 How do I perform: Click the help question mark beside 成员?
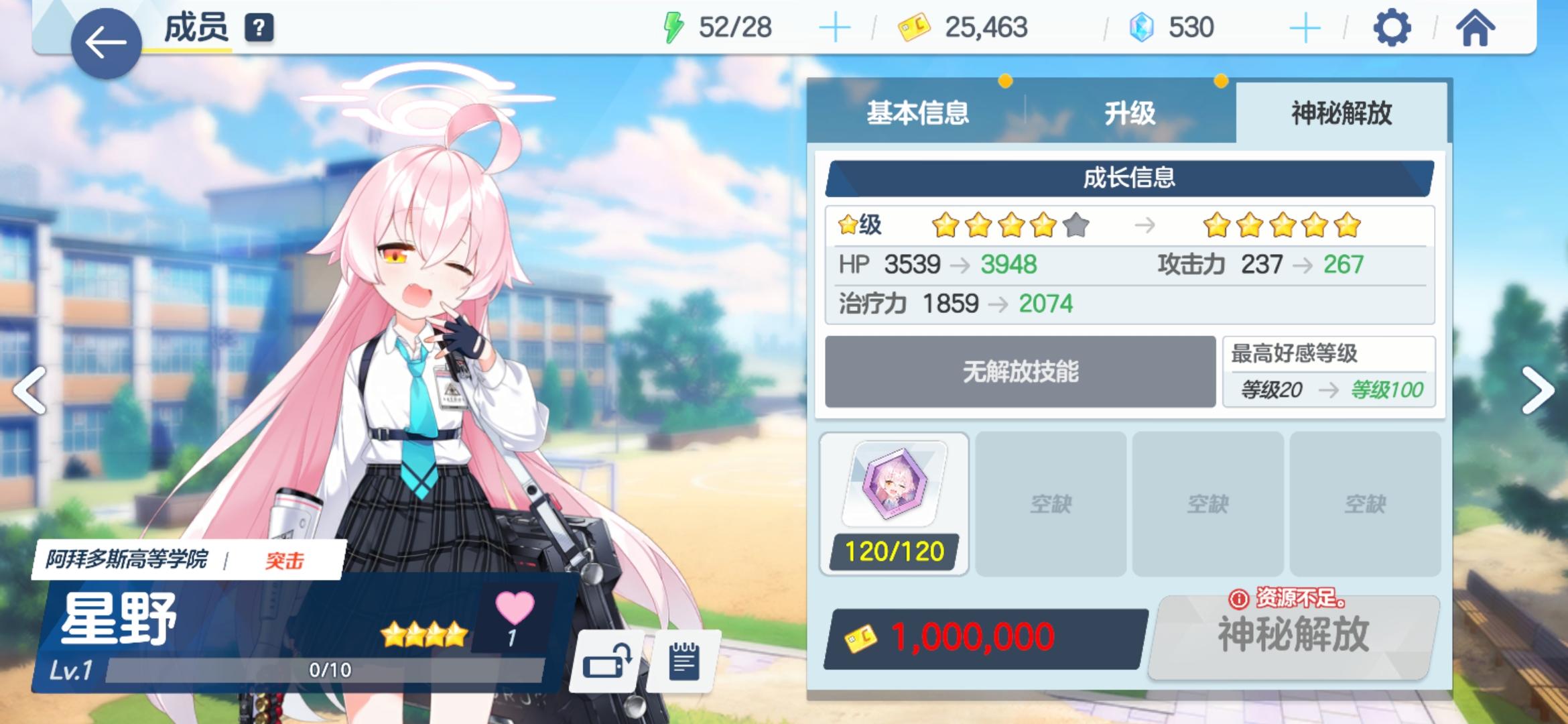coord(260,28)
